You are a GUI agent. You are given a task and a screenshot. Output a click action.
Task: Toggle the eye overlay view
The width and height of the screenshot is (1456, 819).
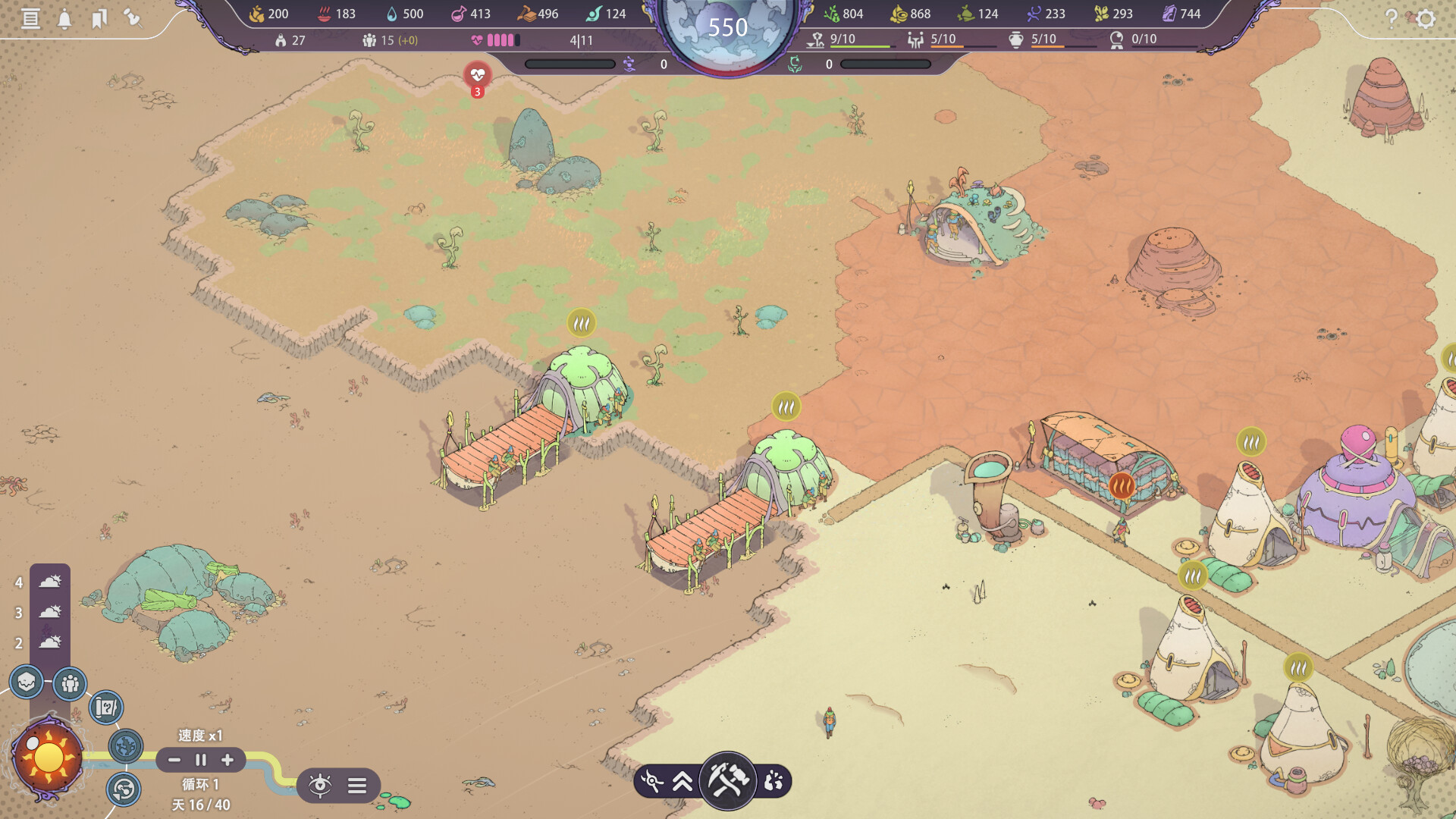tap(320, 785)
